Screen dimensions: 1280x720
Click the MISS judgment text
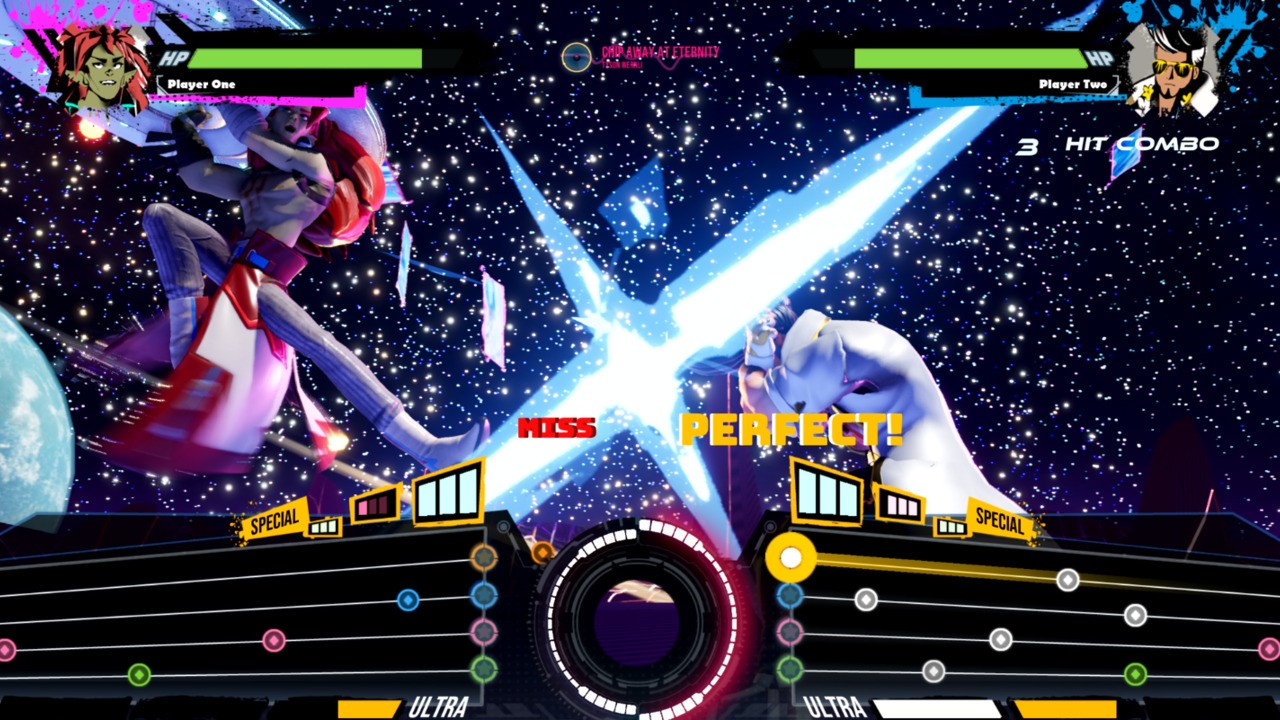pos(556,427)
